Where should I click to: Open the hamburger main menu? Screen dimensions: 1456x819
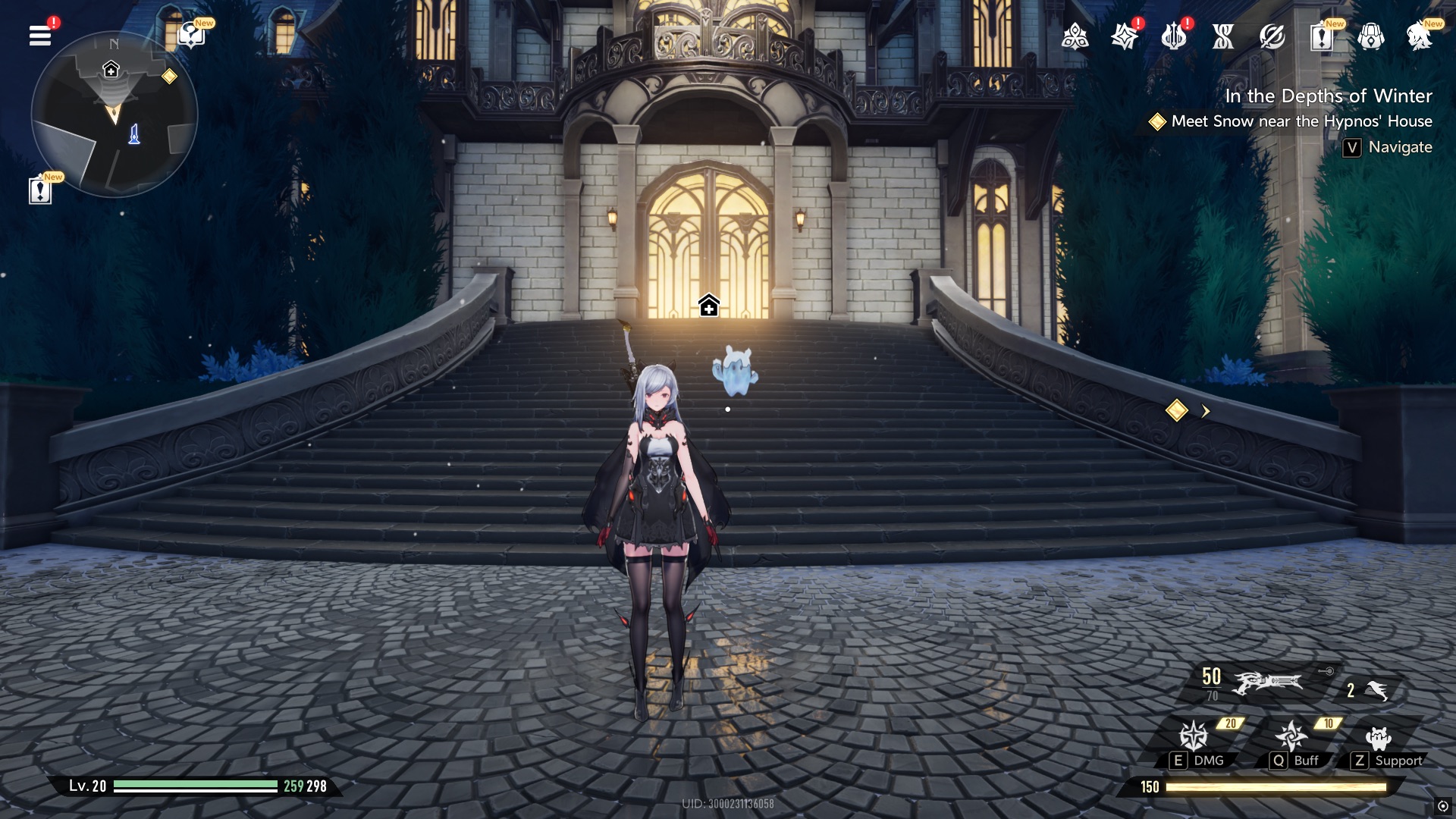click(x=40, y=36)
